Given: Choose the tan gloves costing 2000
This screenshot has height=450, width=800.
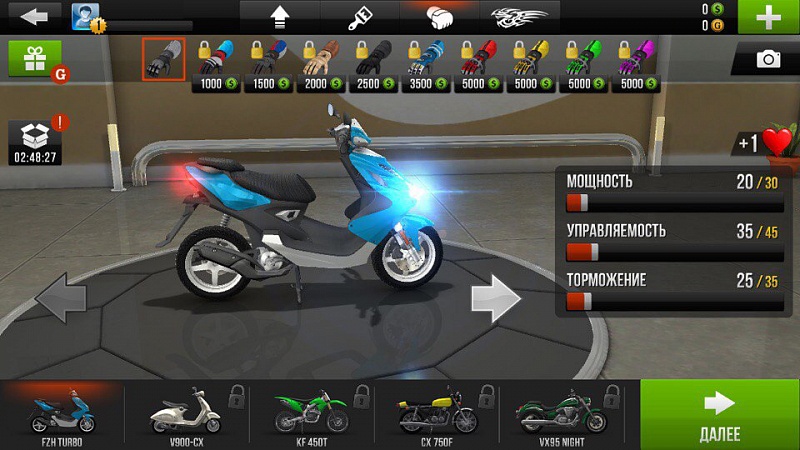Looking at the screenshot, I should coord(318,64).
